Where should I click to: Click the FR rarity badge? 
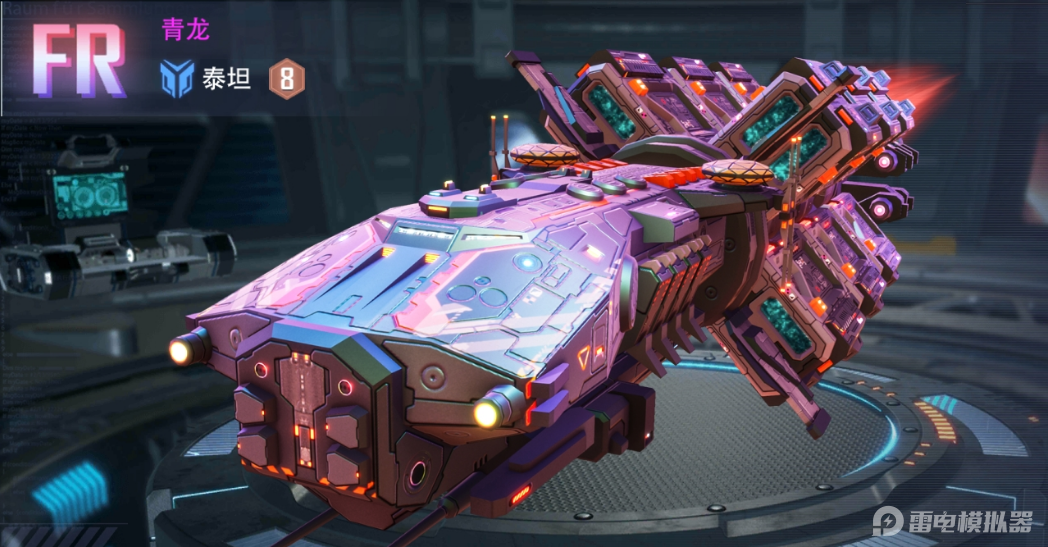[80, 60]
